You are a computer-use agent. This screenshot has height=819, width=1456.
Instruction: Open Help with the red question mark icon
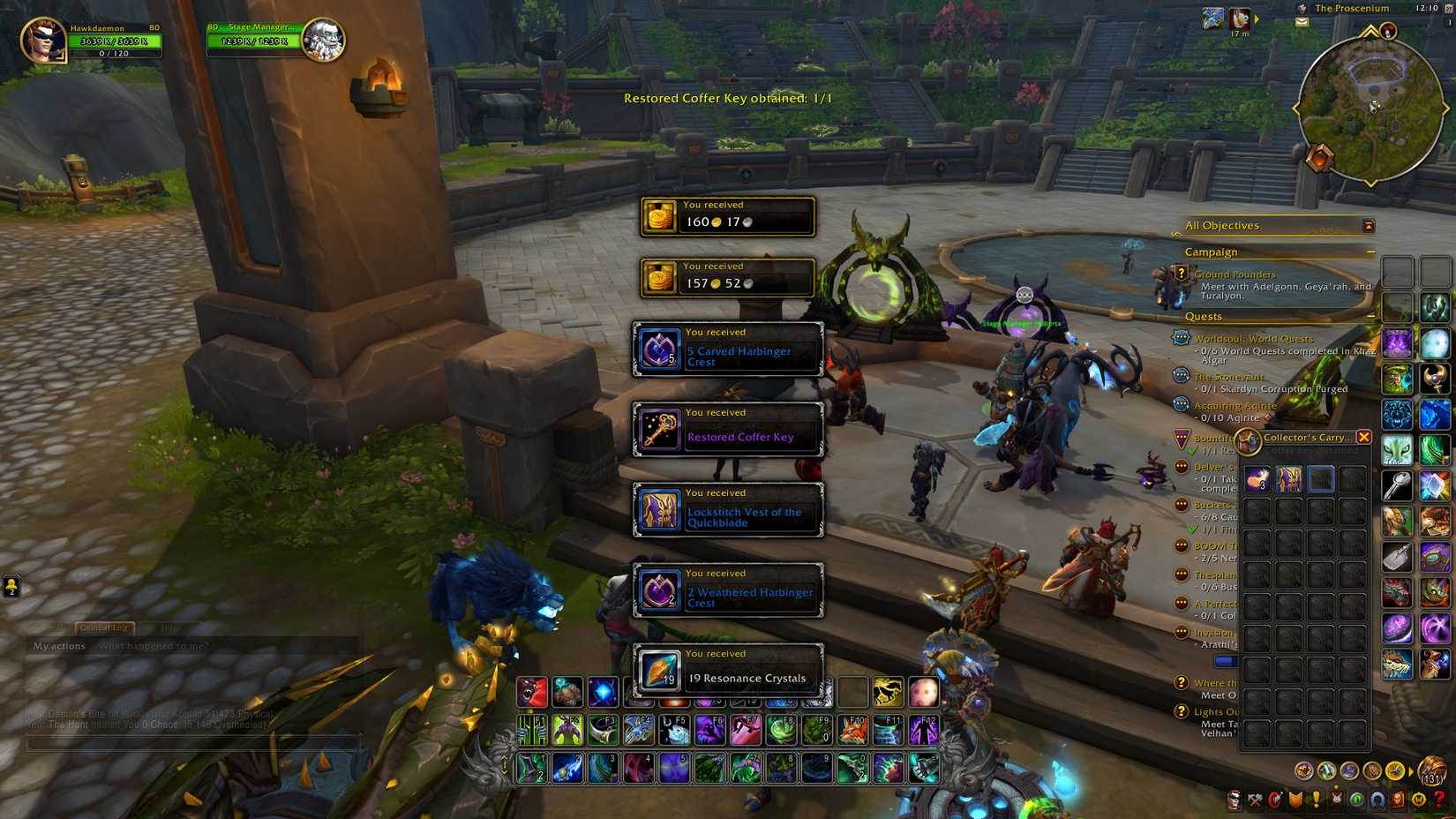pyautogui.click(x=1438, y=800)
